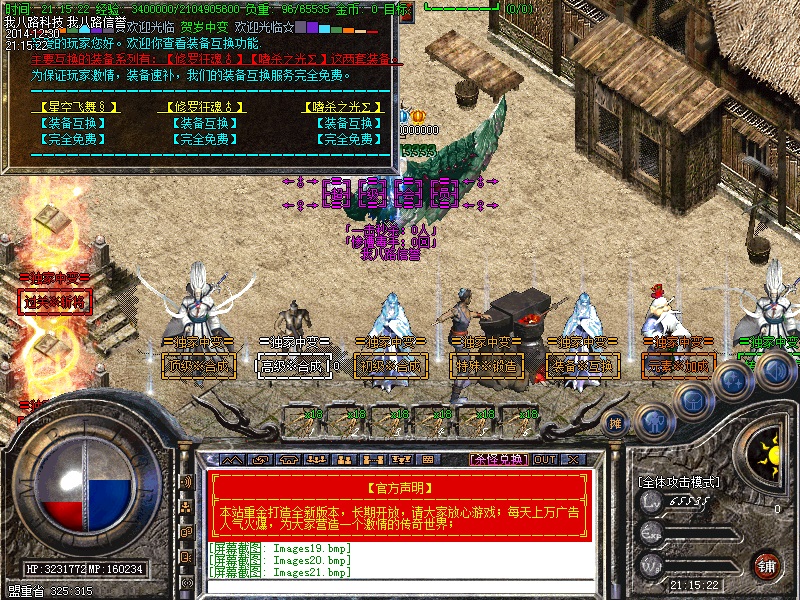Screen dimensions: 800x600
Task: Click 装备互换 under 嗜杀之光
Action: 346,124
